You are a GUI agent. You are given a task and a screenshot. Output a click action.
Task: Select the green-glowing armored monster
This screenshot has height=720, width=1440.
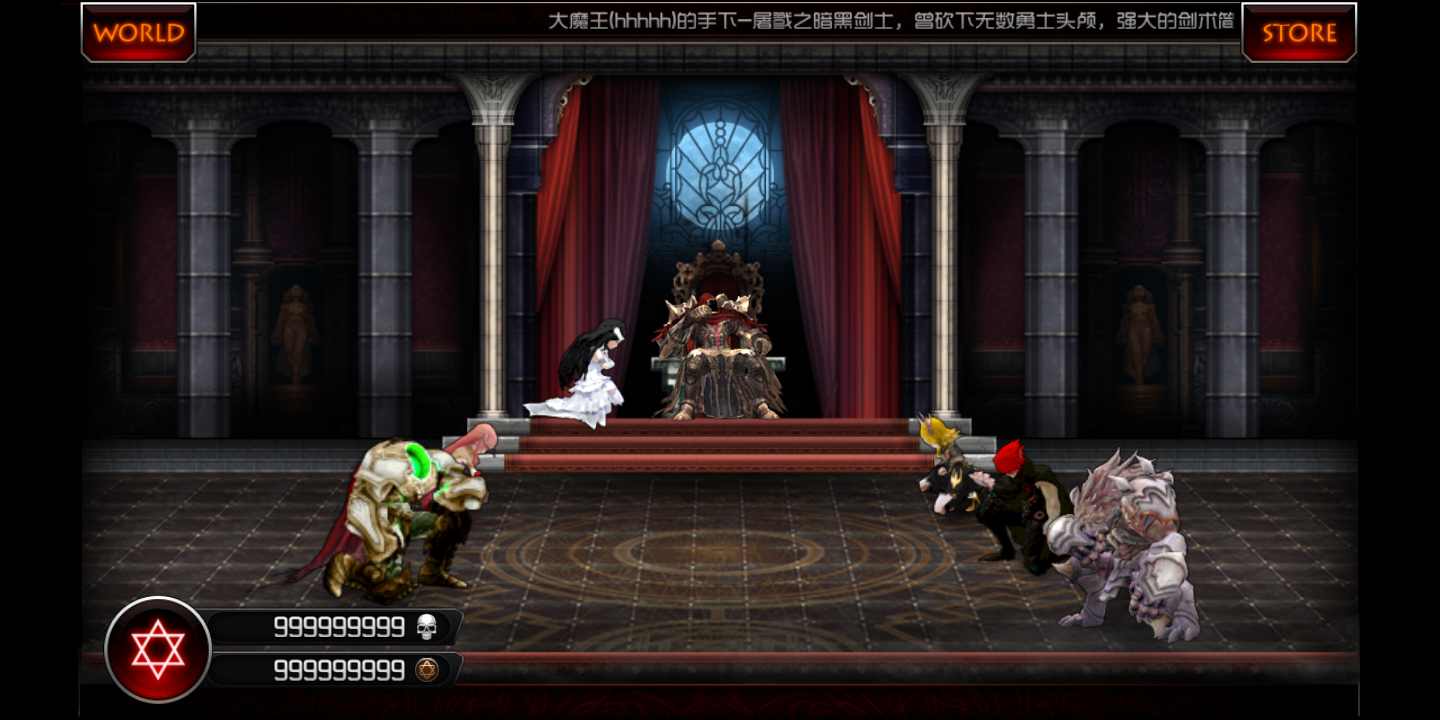(x=400, y=510)
